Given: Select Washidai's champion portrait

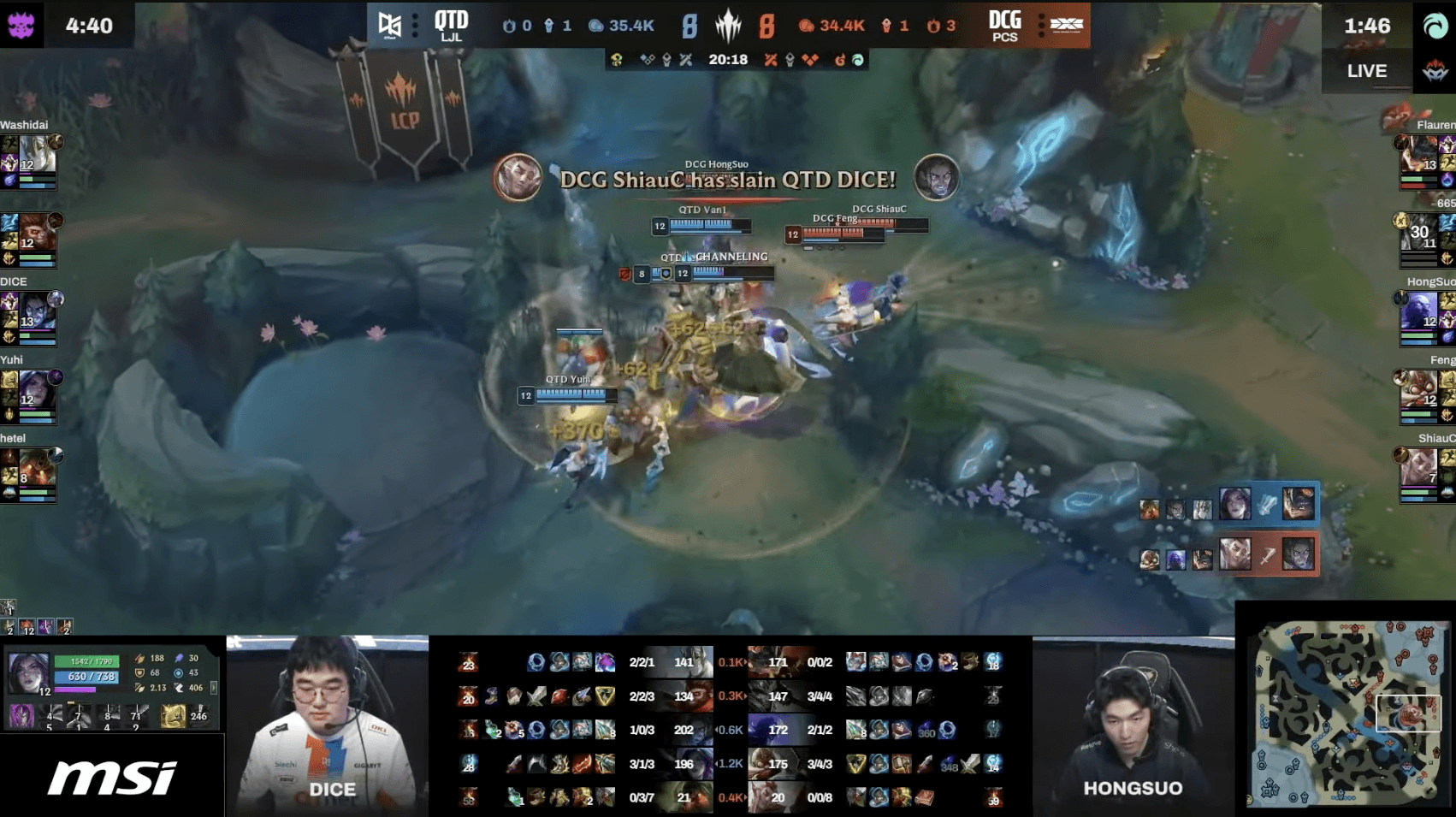Looking at the screenshot, I should [38, 154].
